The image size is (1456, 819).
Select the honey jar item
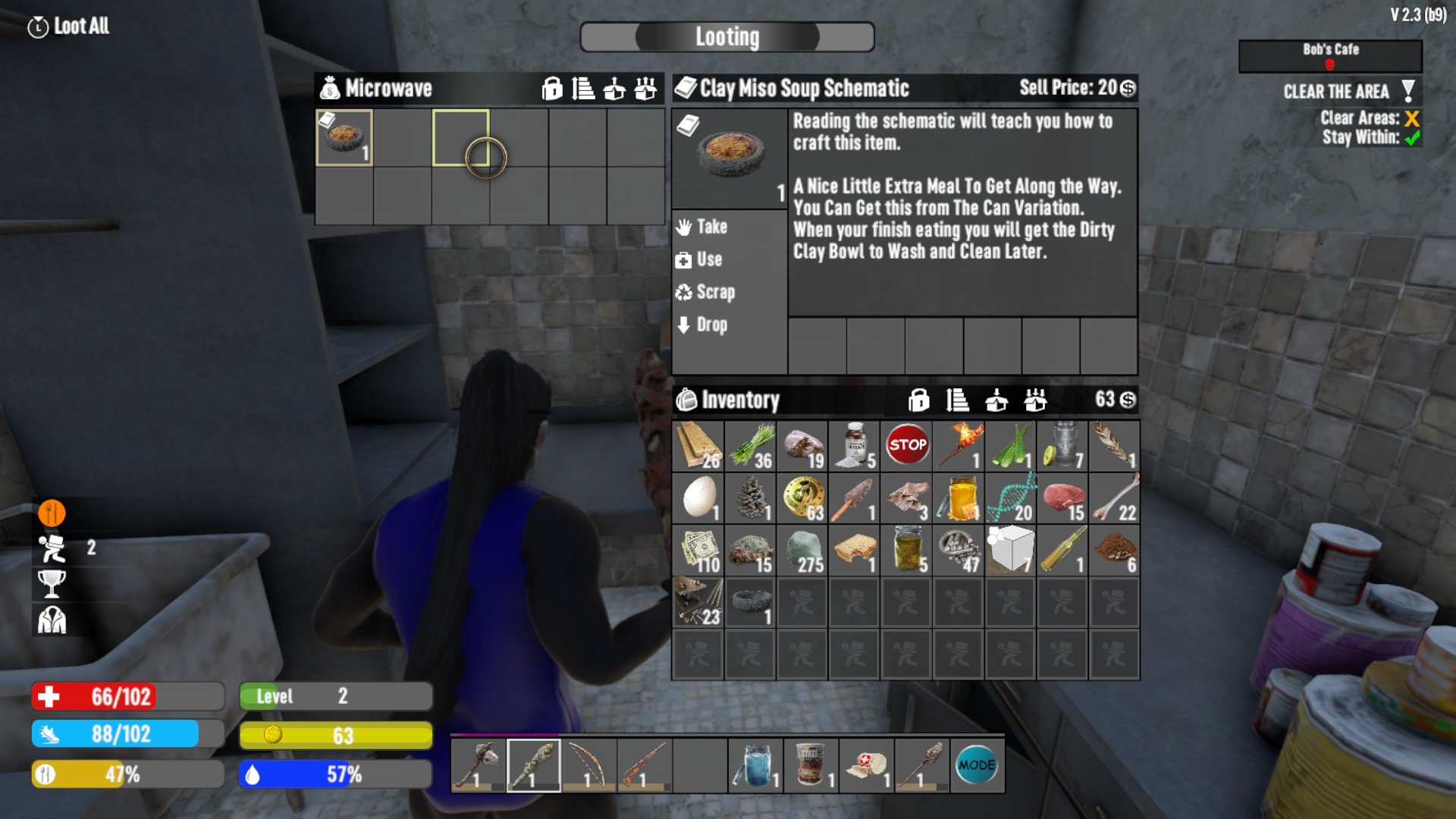(959, 497)
